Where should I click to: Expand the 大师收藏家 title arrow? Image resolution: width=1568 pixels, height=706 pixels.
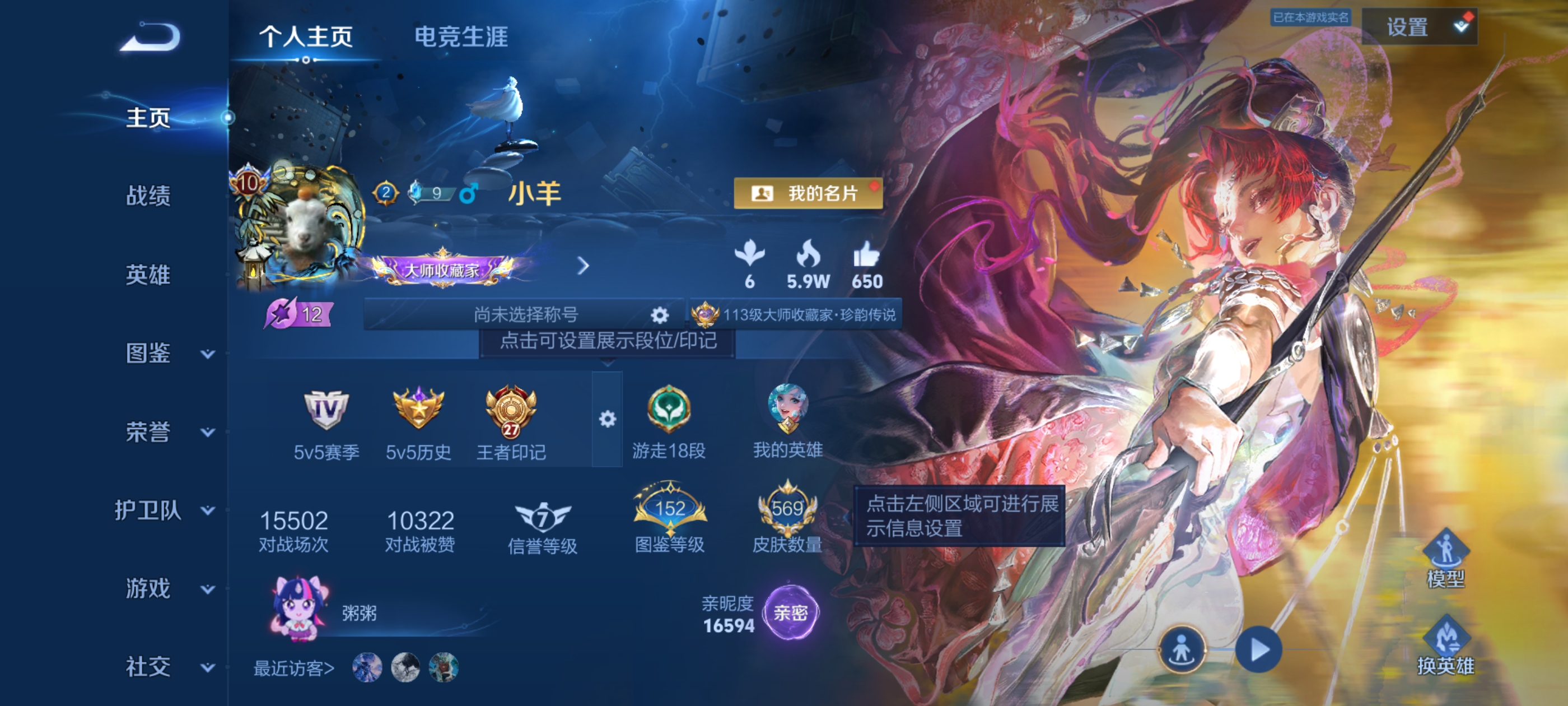click(585, 266)
